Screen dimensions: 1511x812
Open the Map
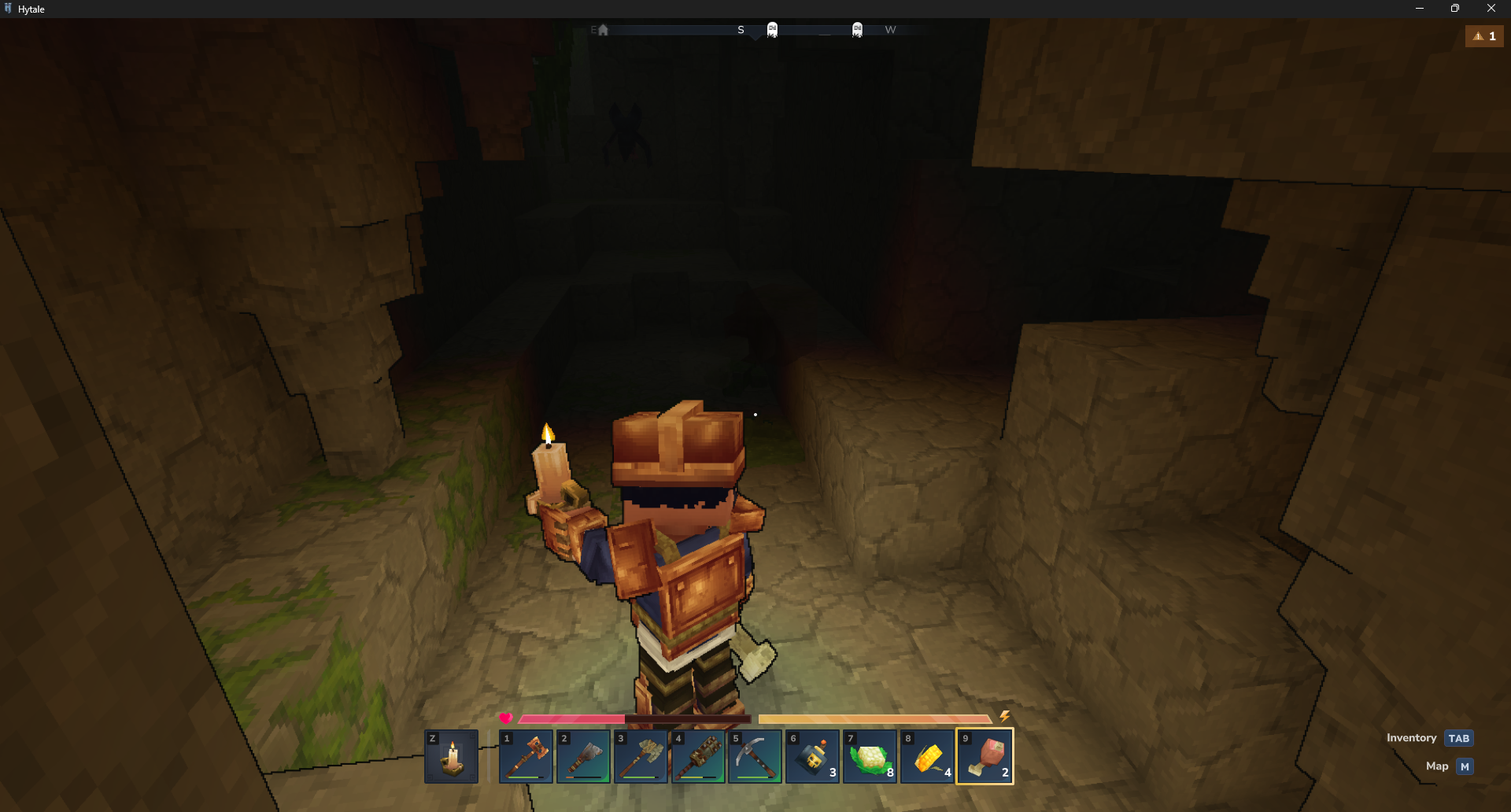(1464, 766)
